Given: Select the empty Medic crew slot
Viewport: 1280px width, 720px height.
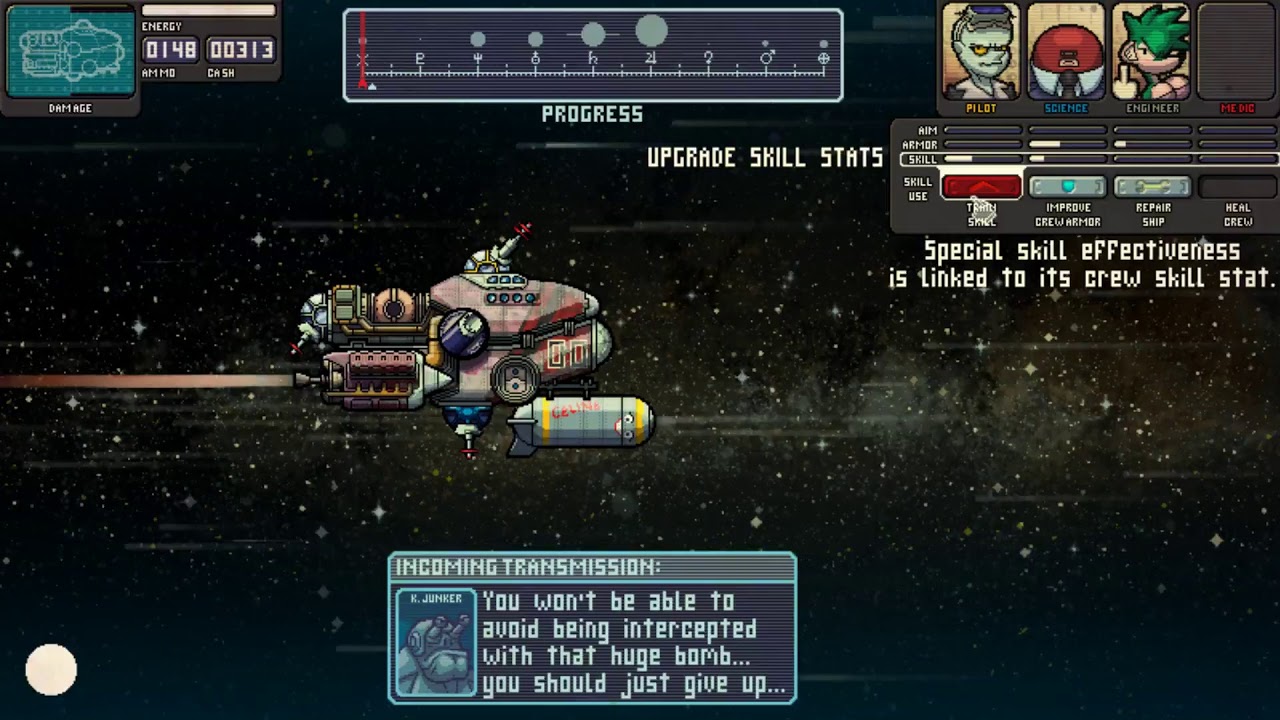Looking at the screenshot, I should tap(1237, 52).
